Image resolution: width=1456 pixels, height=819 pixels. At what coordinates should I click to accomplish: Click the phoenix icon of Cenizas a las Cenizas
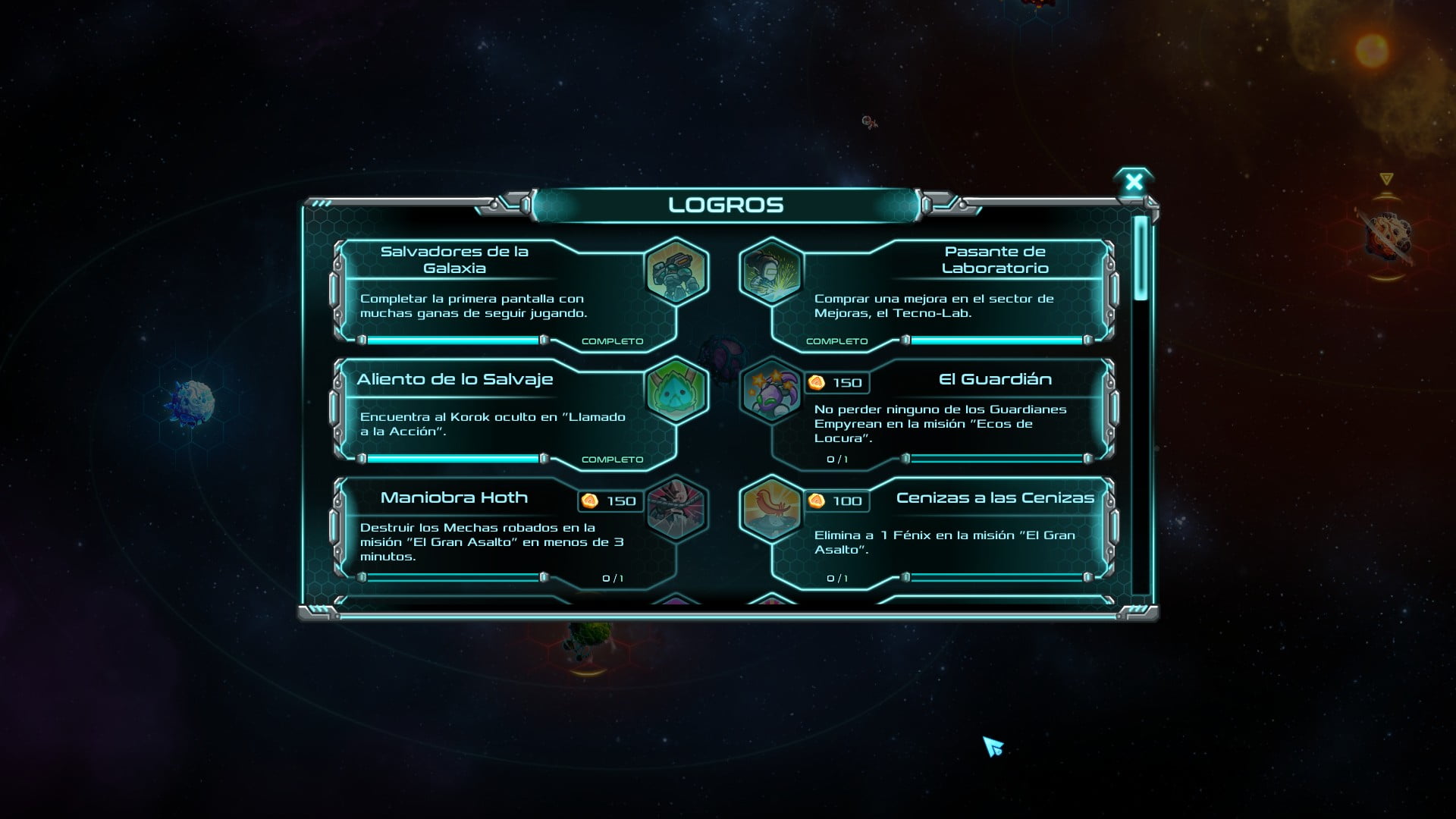pos(771,508)
